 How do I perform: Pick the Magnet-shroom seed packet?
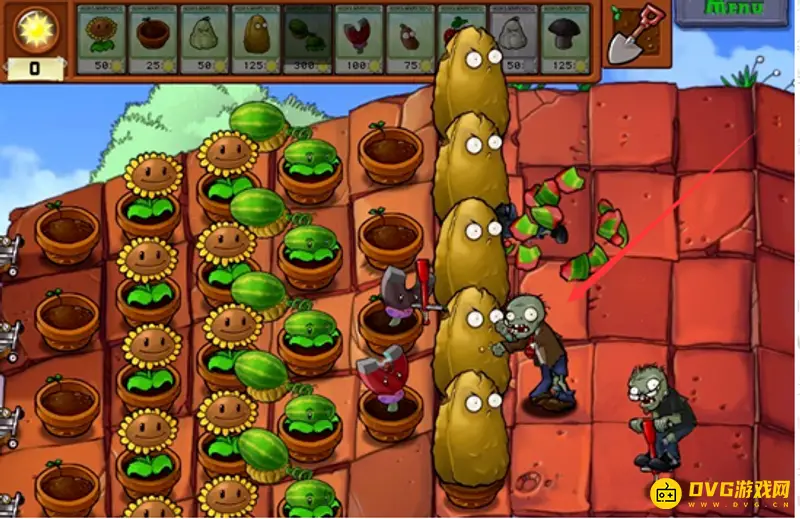(359, 38)
